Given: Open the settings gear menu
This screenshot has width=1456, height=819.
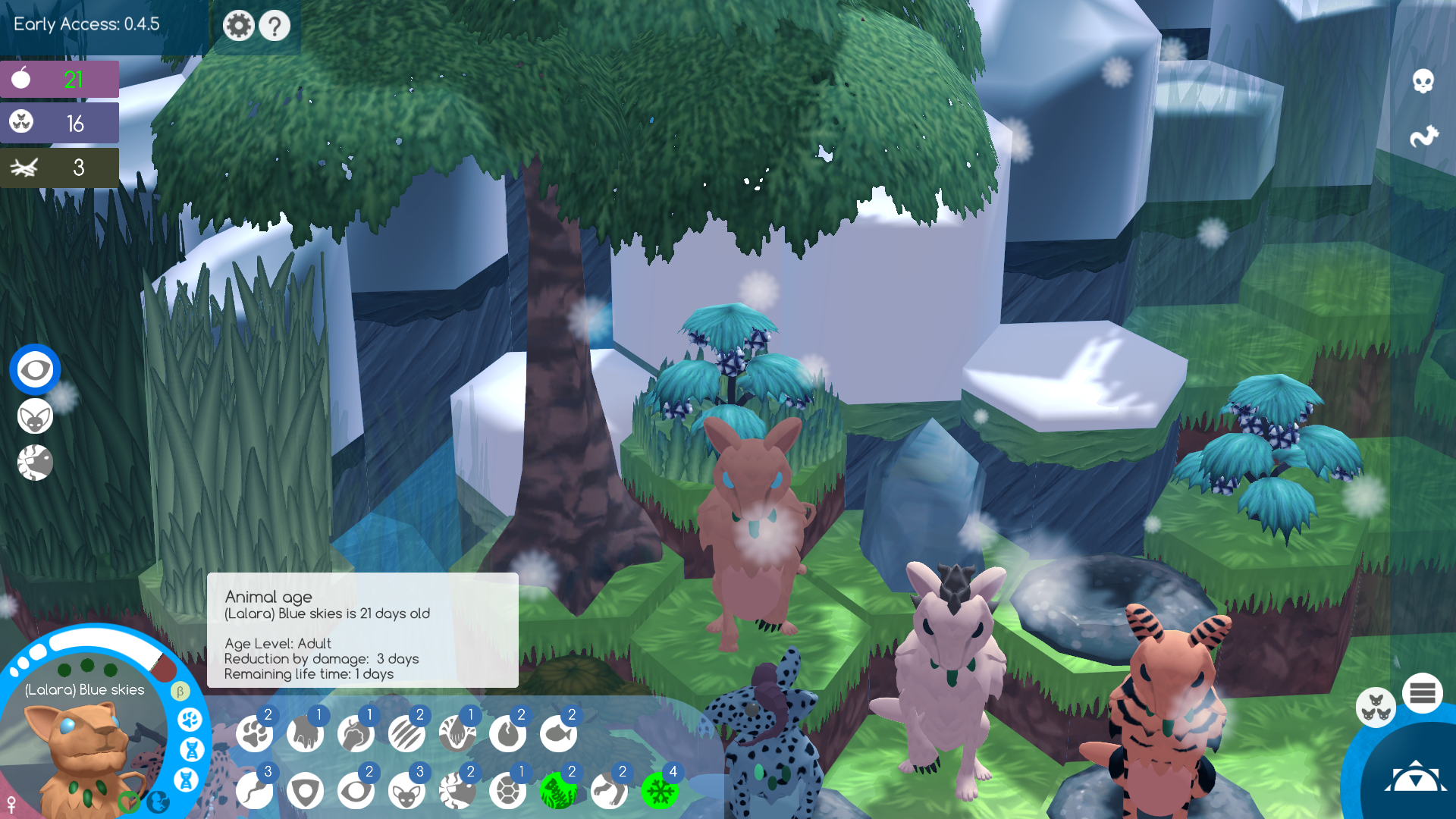Looking at the screenshot, I should pos(239,25).
